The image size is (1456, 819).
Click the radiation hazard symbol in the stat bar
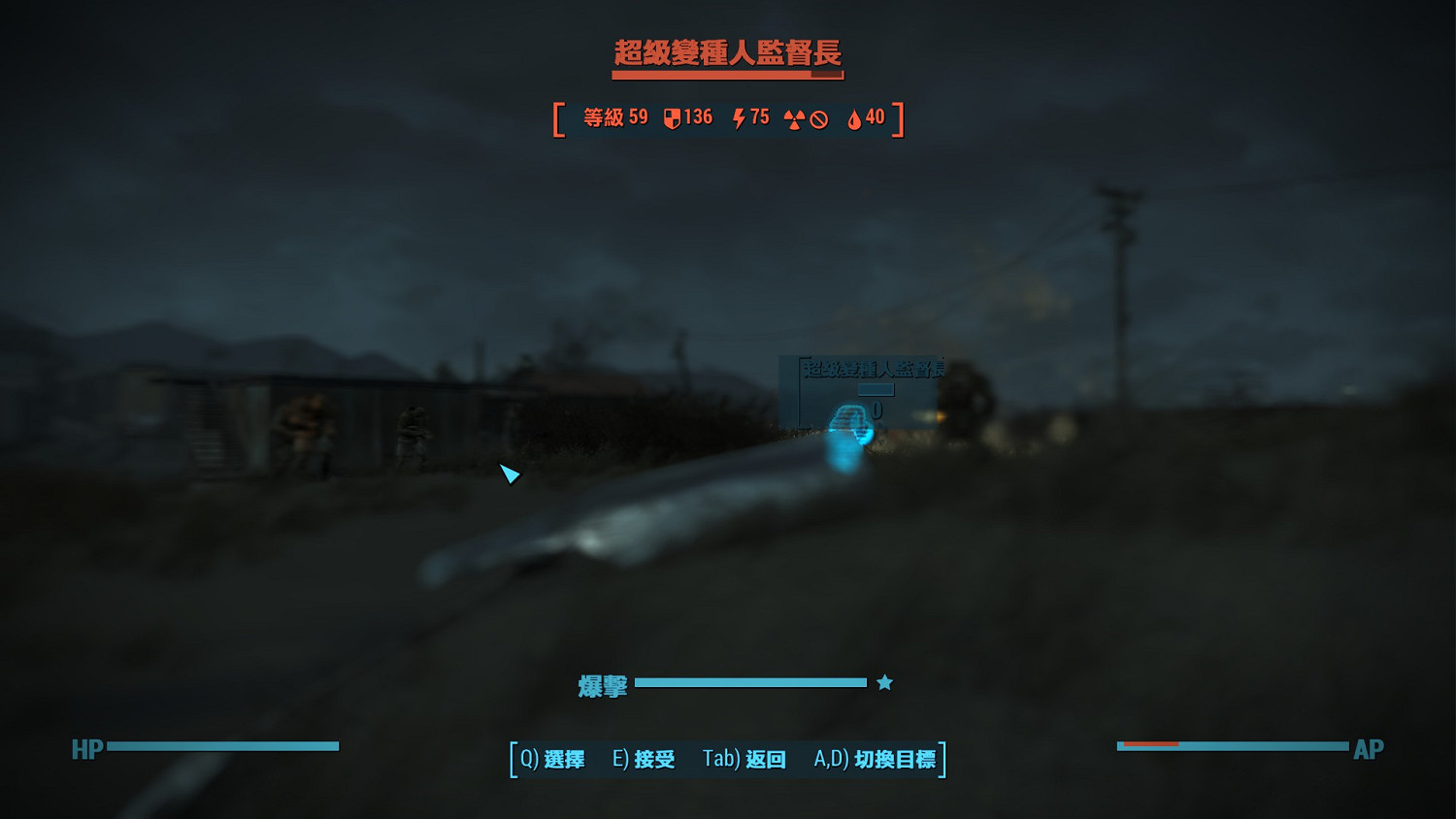pyautogui.click(x=795, y=117)
